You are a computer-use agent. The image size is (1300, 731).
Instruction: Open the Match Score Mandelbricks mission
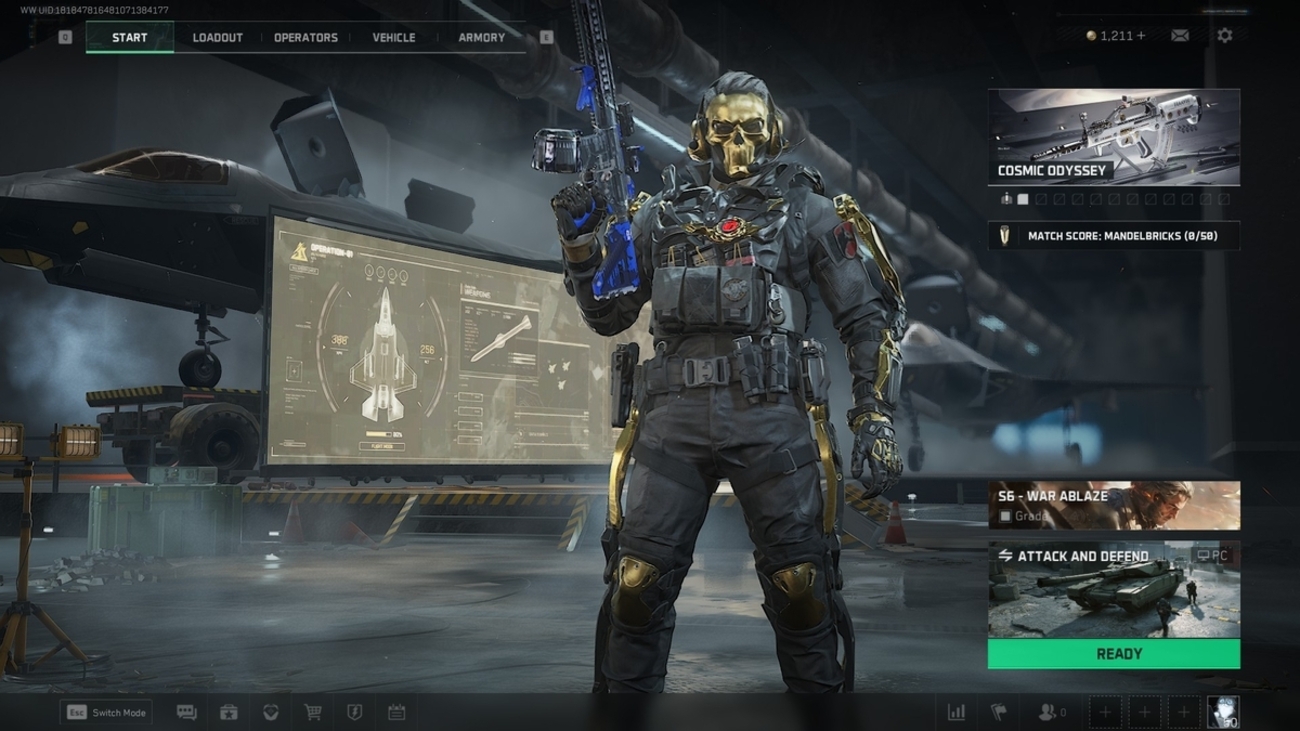tap(1114, 236)
